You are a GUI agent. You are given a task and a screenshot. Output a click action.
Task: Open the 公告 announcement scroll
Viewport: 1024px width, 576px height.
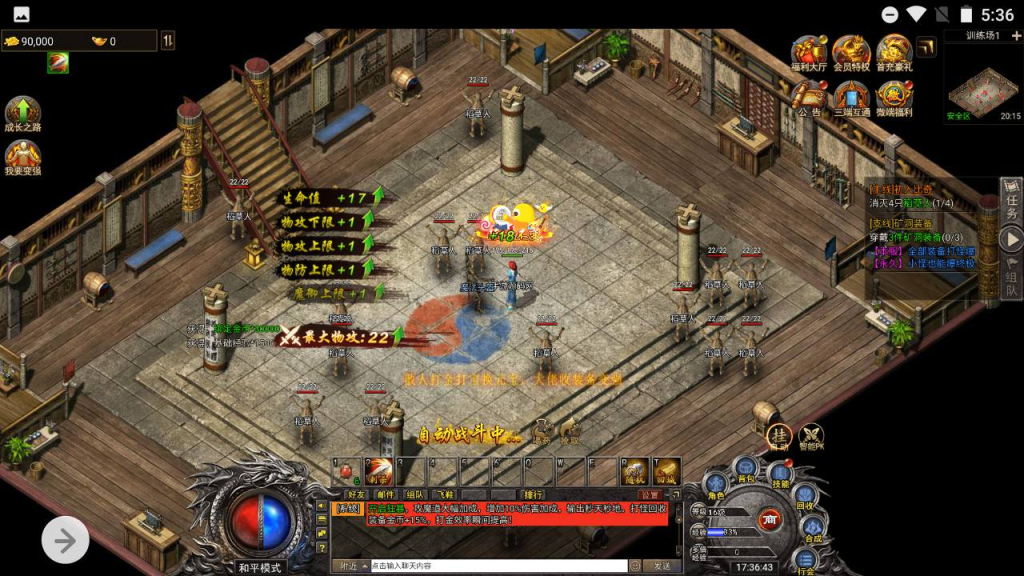pyautogui.click(x=808, y=98)
